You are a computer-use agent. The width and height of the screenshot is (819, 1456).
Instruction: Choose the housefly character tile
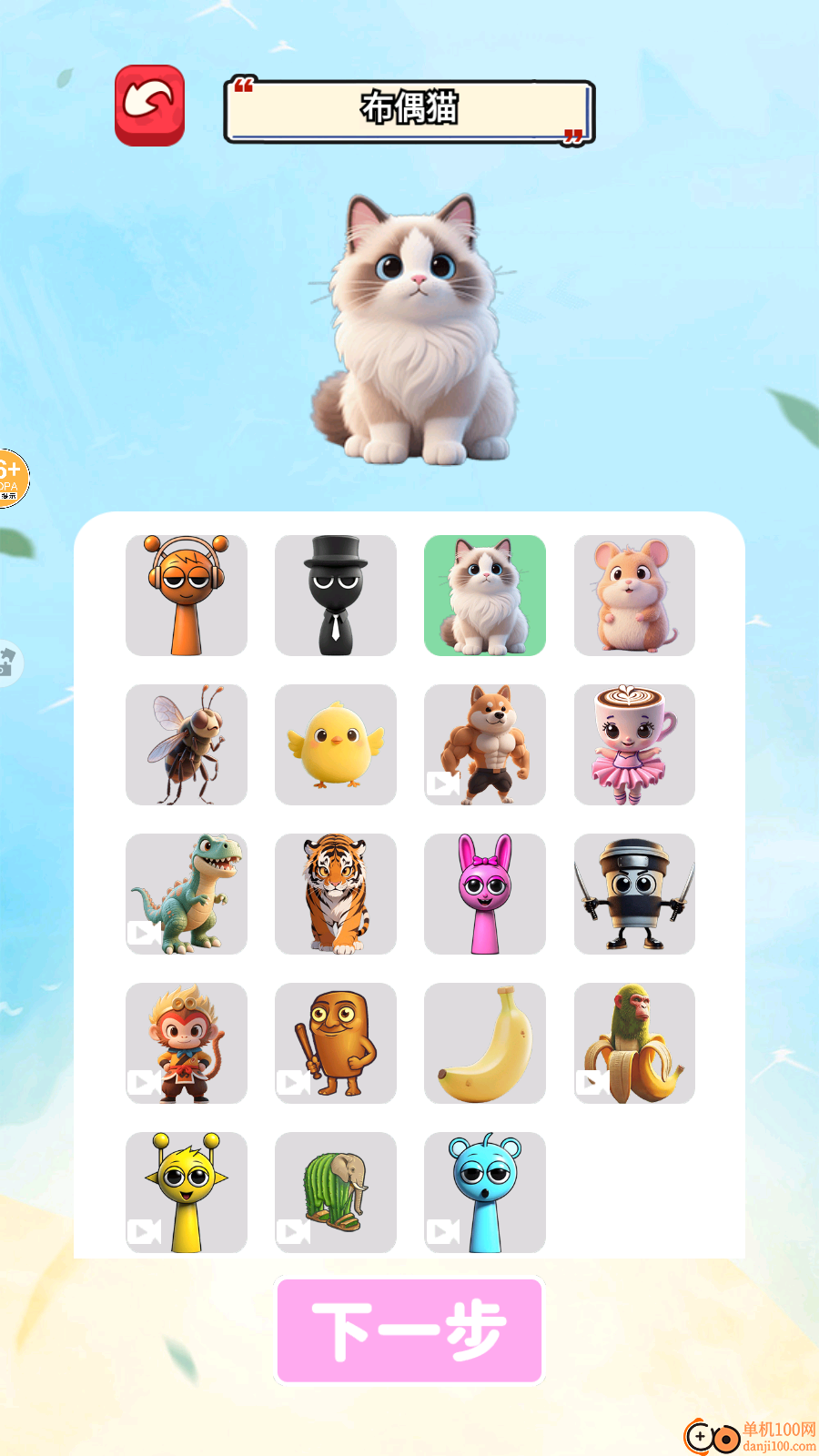pyautogui.click(x=187, y=744)
